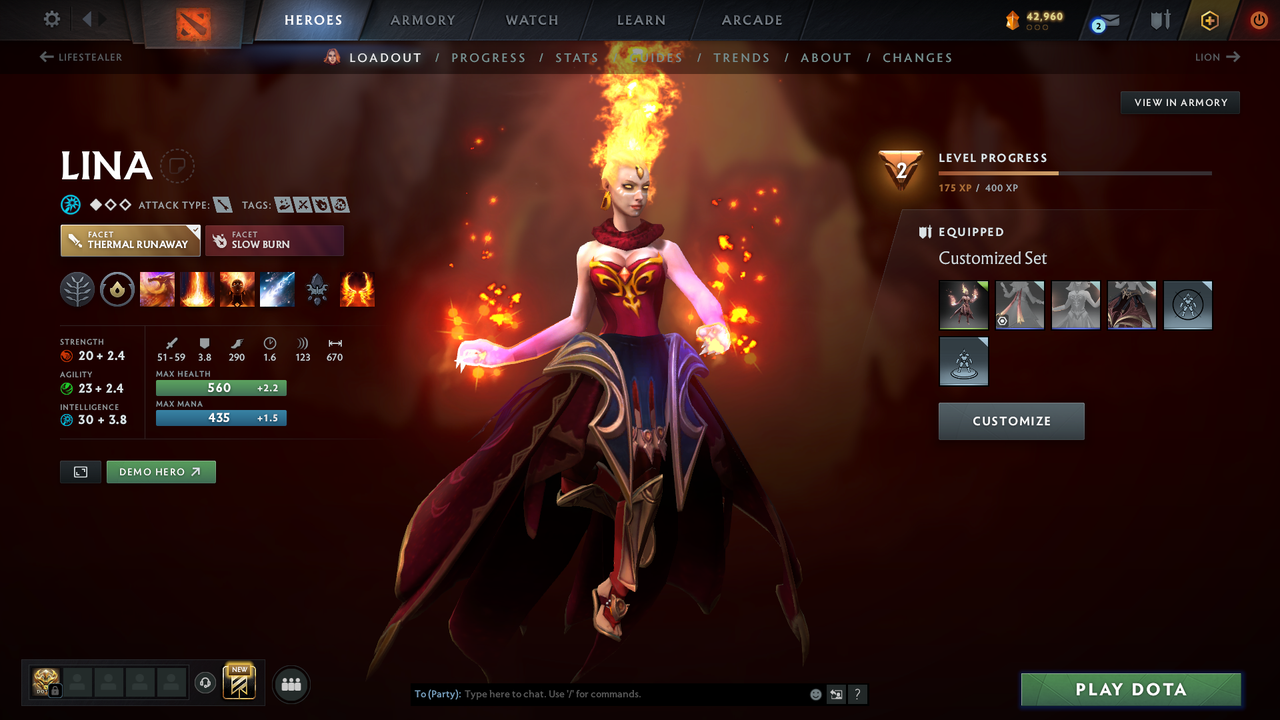Click the XP level progress bar
1280x720 pixels.
click(1075, 172)
